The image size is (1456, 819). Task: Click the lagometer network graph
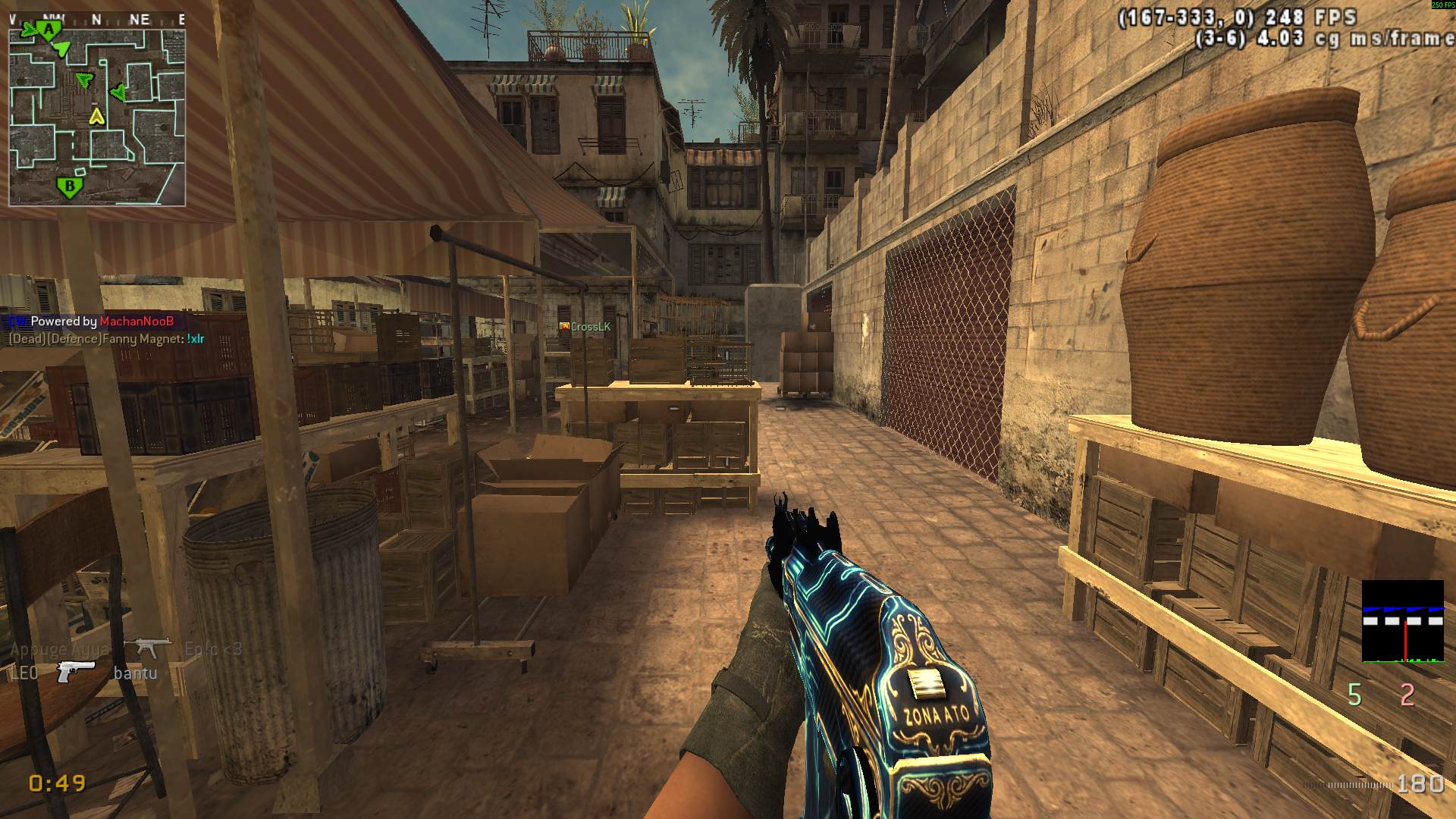point(1402,622)
